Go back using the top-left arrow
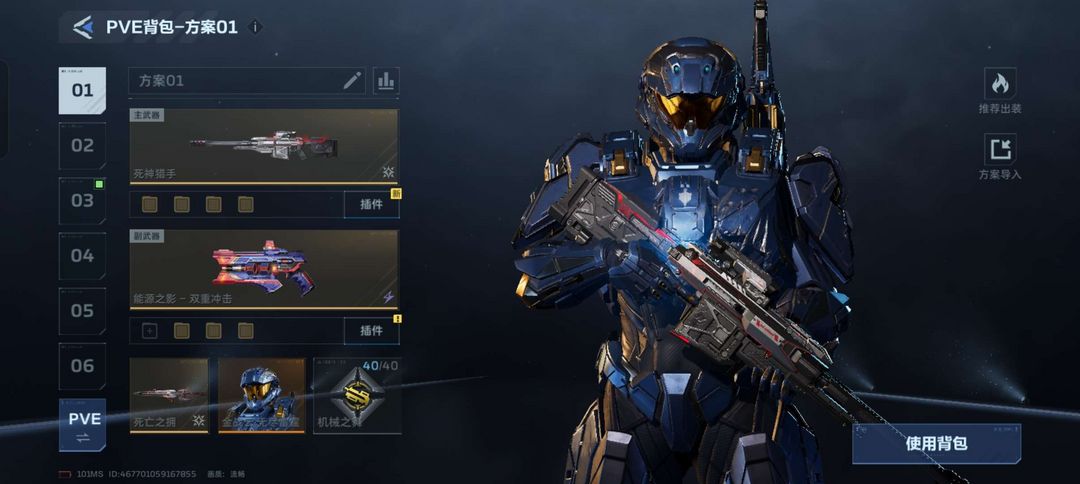The image size is (1080, 484). (83, 27)
